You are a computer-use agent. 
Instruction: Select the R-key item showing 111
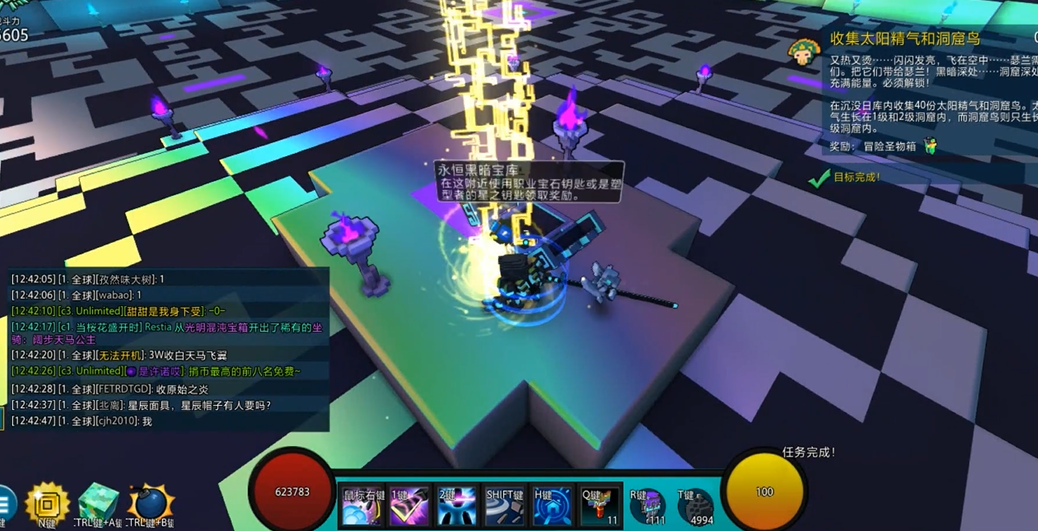[x=647, y=507]
